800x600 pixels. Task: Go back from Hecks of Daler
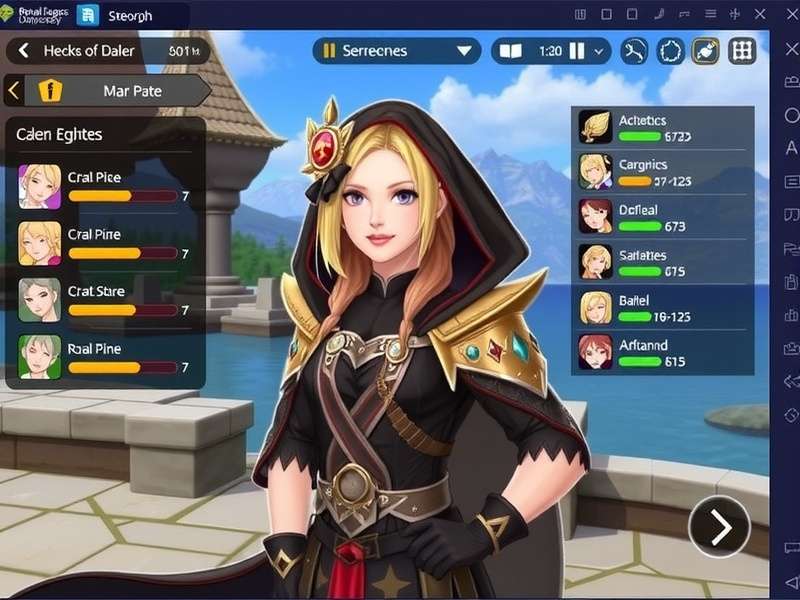click(23, 51)
